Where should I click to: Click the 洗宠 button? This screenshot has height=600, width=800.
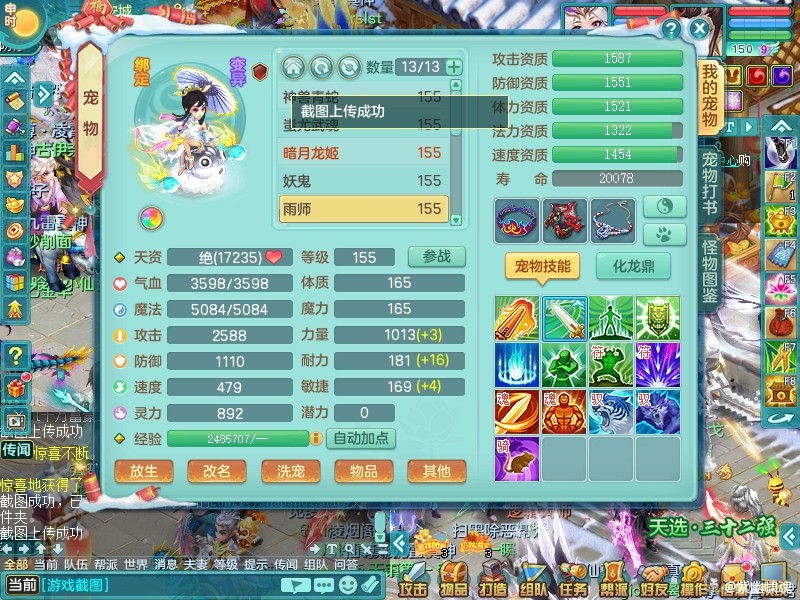tap(290, 471)
